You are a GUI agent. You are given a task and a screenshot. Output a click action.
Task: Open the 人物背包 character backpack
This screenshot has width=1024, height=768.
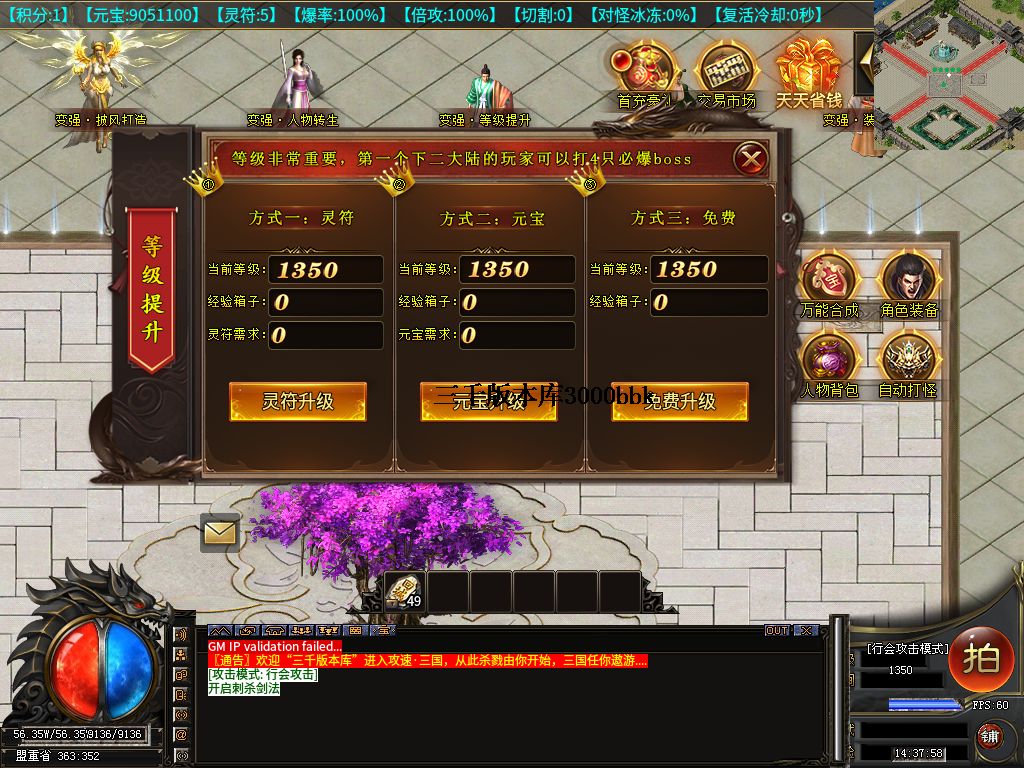830,362
